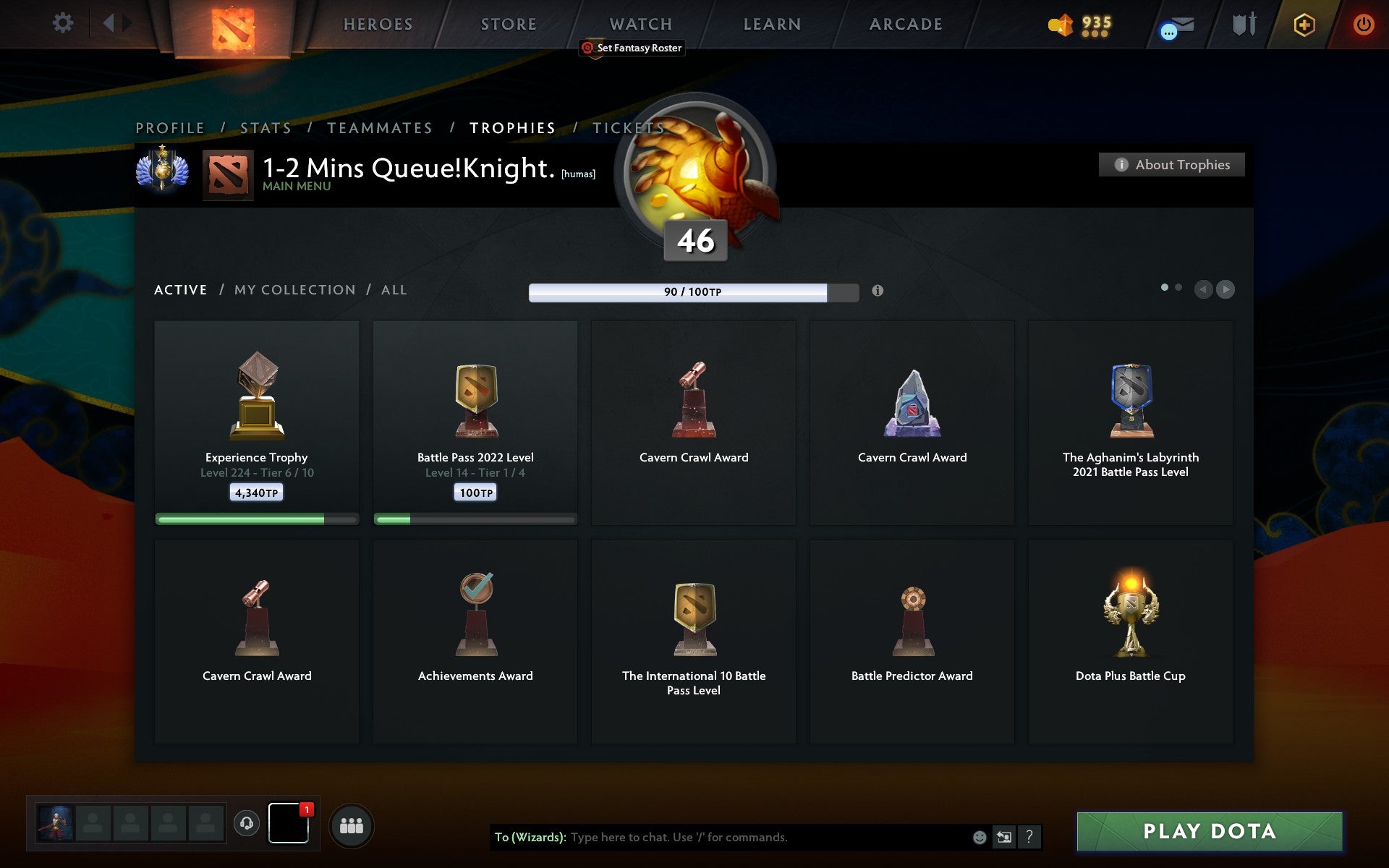Click the emoticon smiley in the chat bar
1389x868 pixels.
click(980, 838)
